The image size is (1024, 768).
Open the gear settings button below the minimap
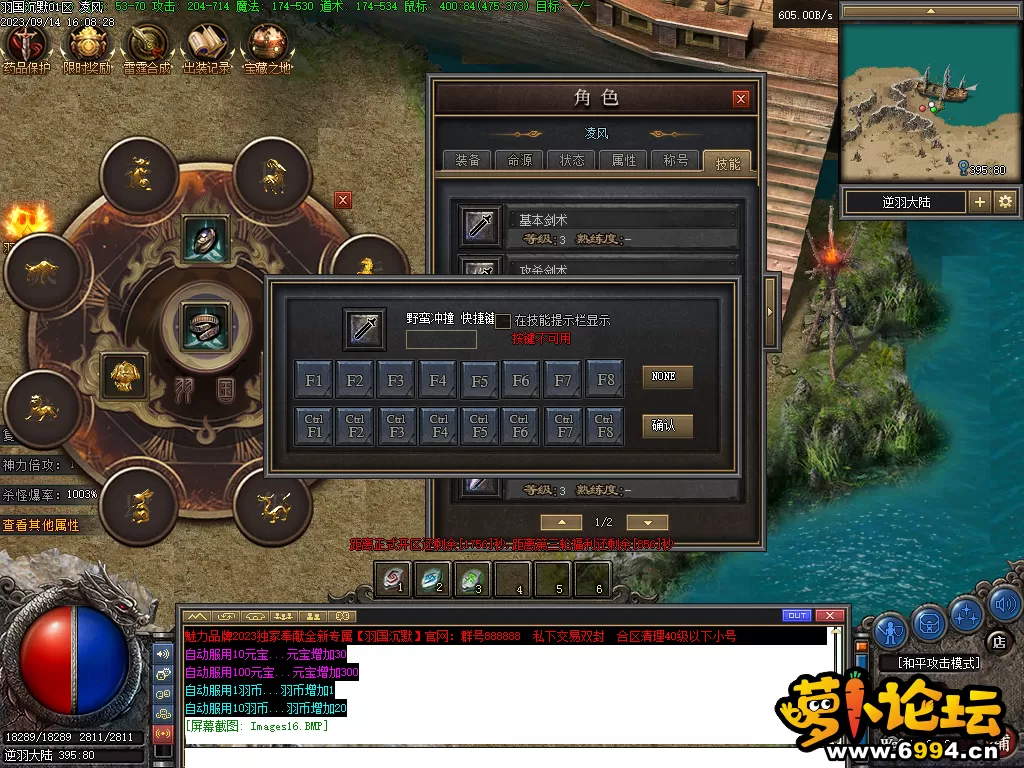click(x=1004, y=202)
